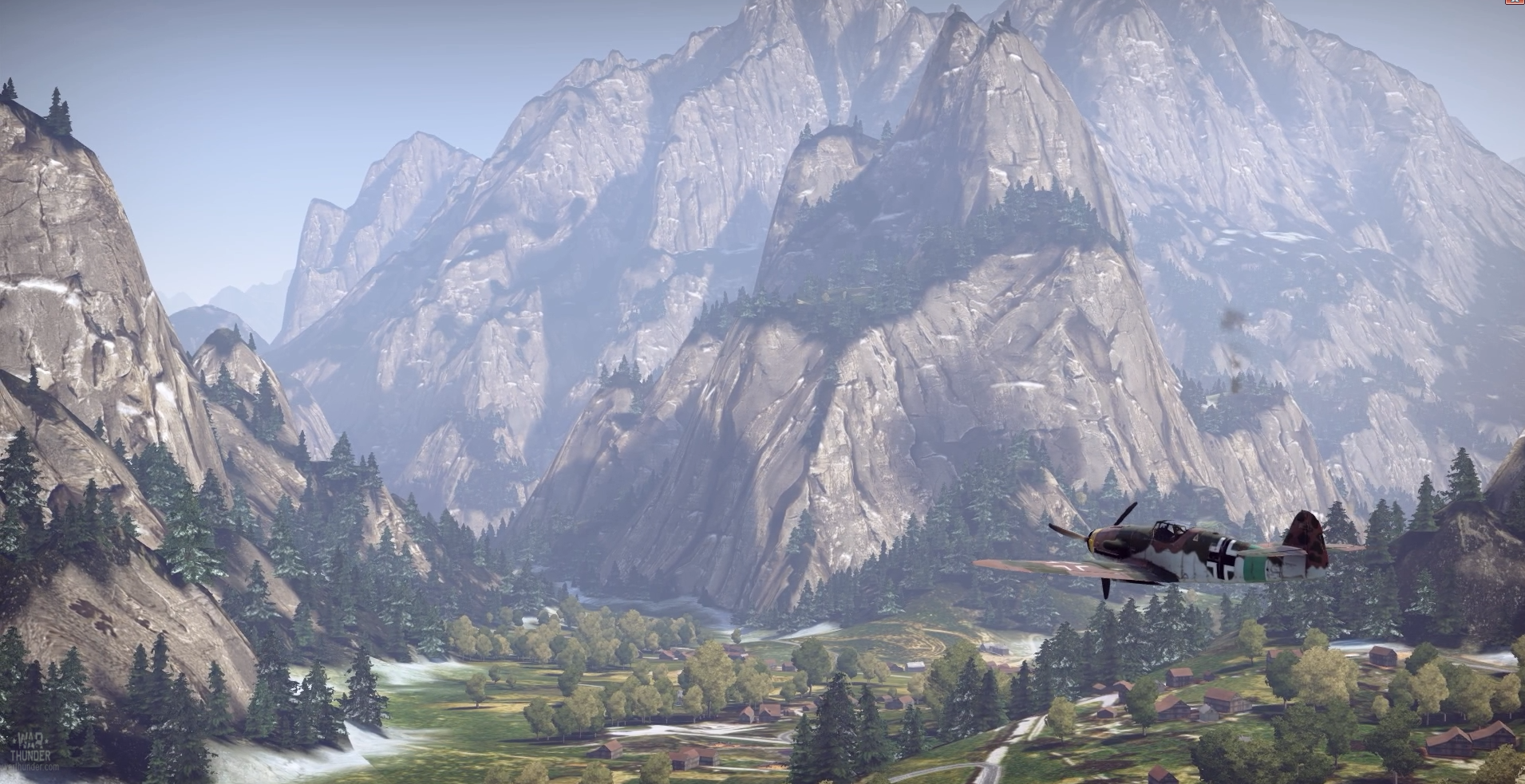This screenshot has width=1525, height=784.
Task: Close the window with the red X button
Action: (x=1514, y=2)
